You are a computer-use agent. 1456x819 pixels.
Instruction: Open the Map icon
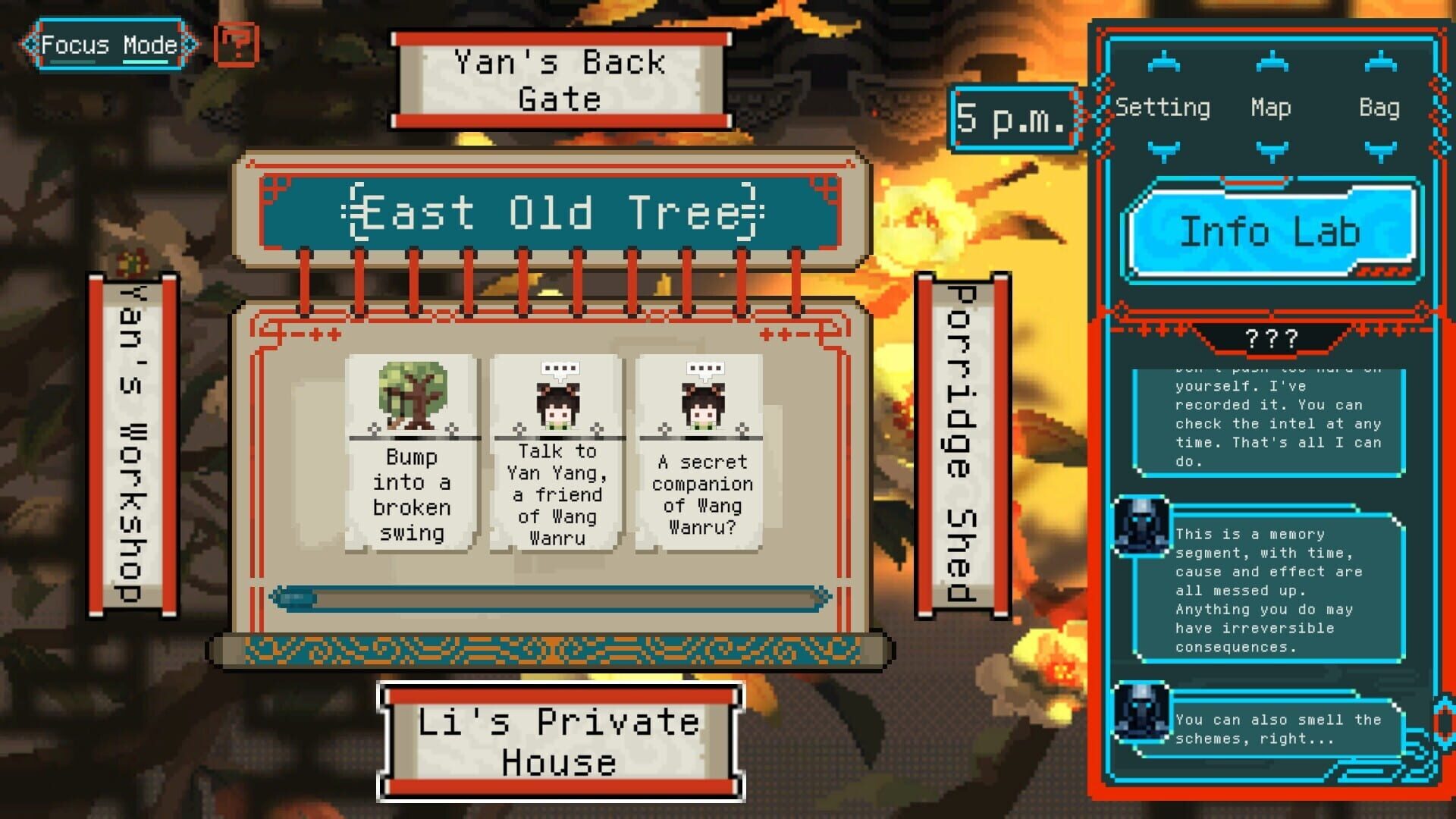click(x=1269, y=108)
